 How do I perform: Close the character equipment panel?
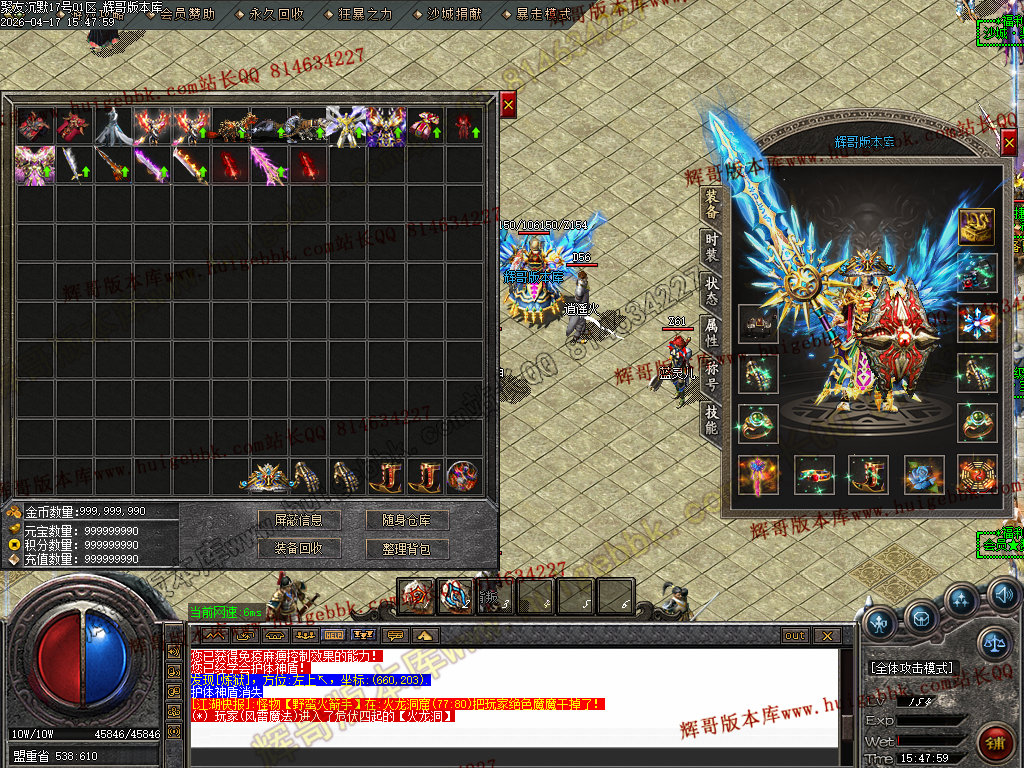[1009, 144]
